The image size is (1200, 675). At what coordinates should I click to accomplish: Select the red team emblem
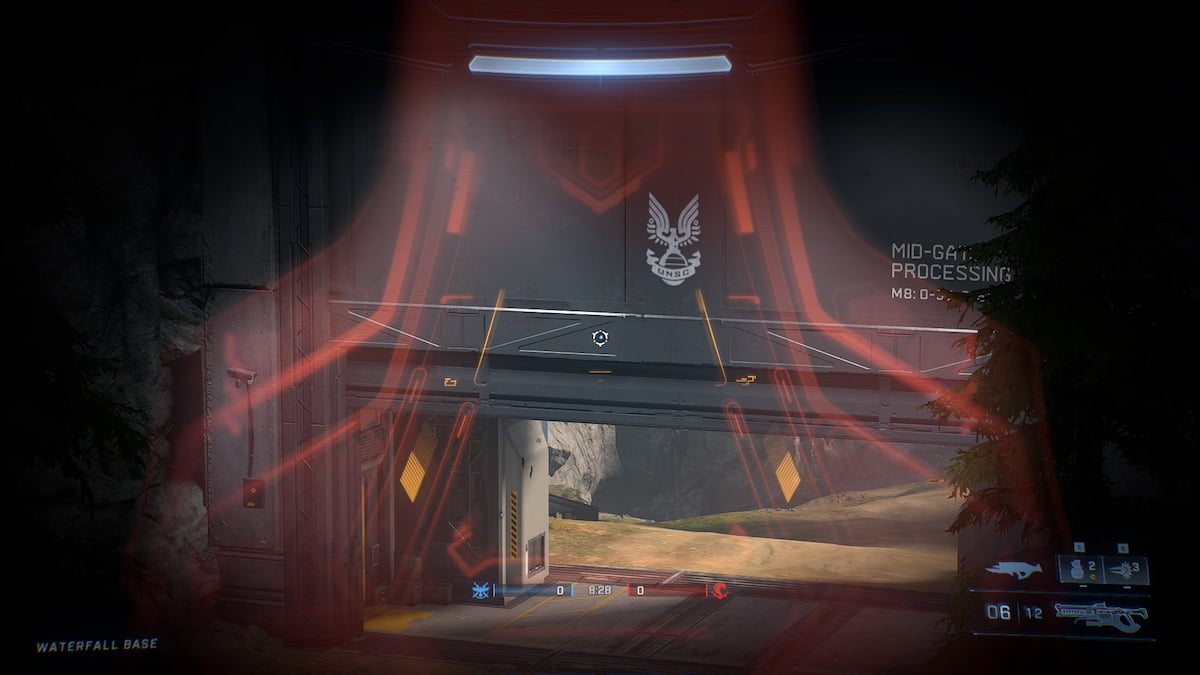coord(720,590)
